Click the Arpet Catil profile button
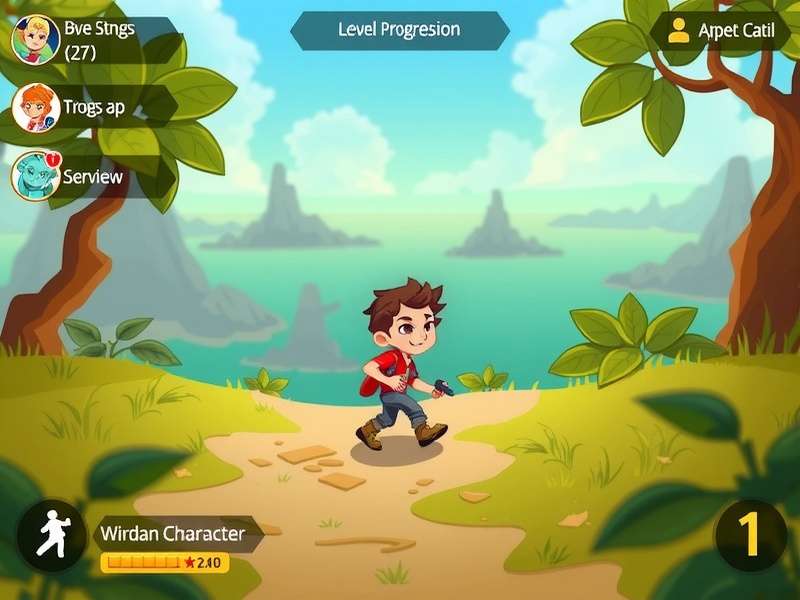The height and width of the screenshot is (600, 800). (721, 31)
